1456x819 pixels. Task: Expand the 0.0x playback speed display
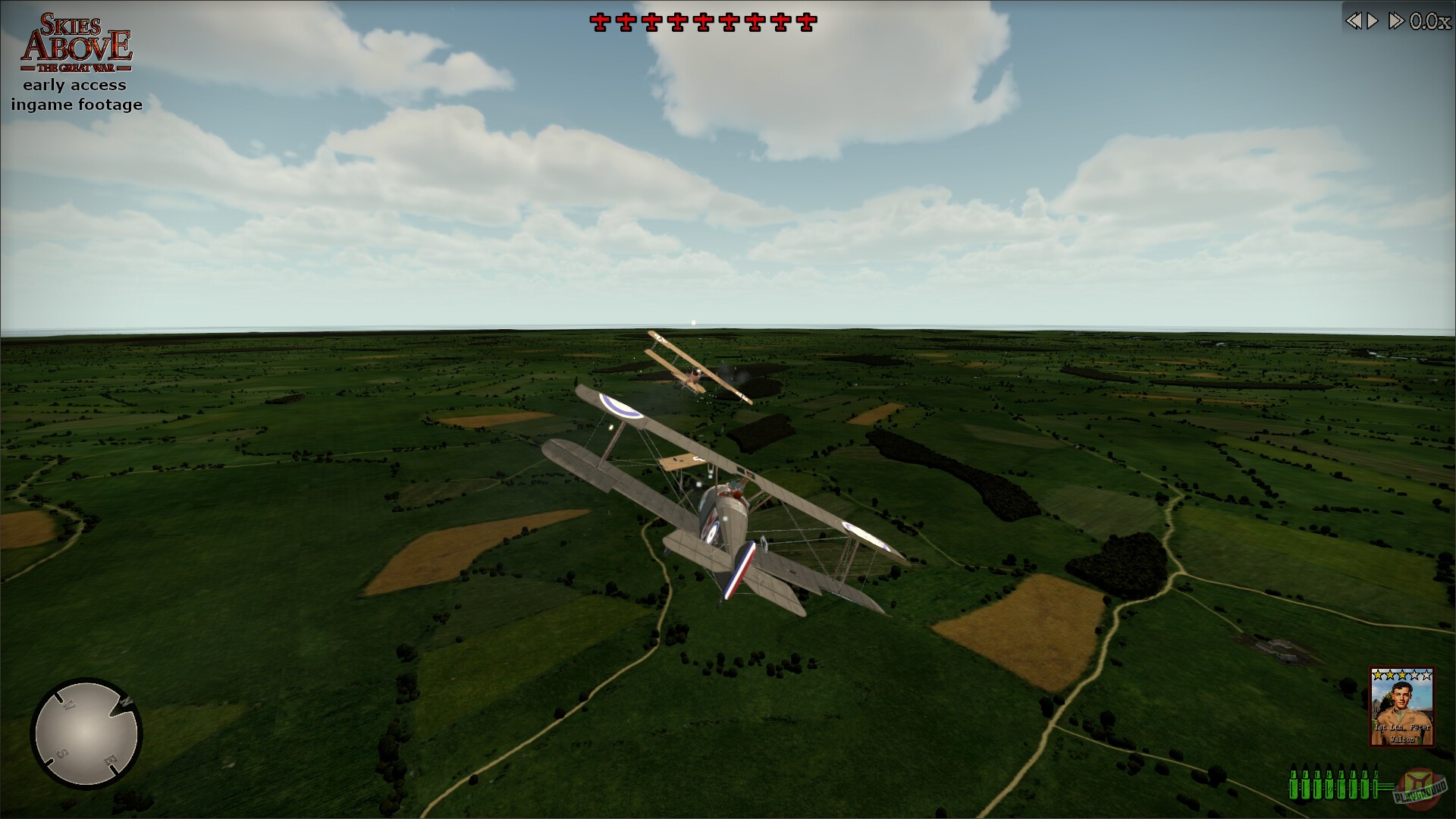tap(1429, 20)
